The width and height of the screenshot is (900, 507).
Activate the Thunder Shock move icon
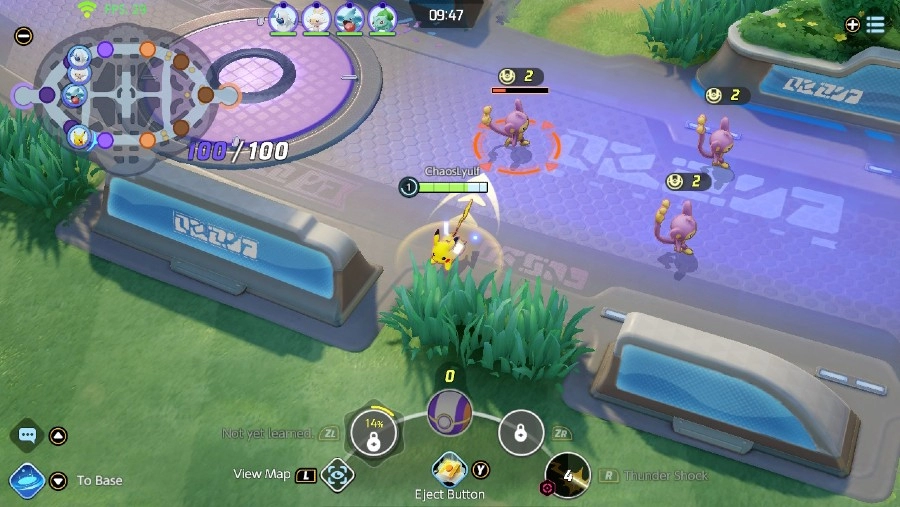(x=567, y=476)
